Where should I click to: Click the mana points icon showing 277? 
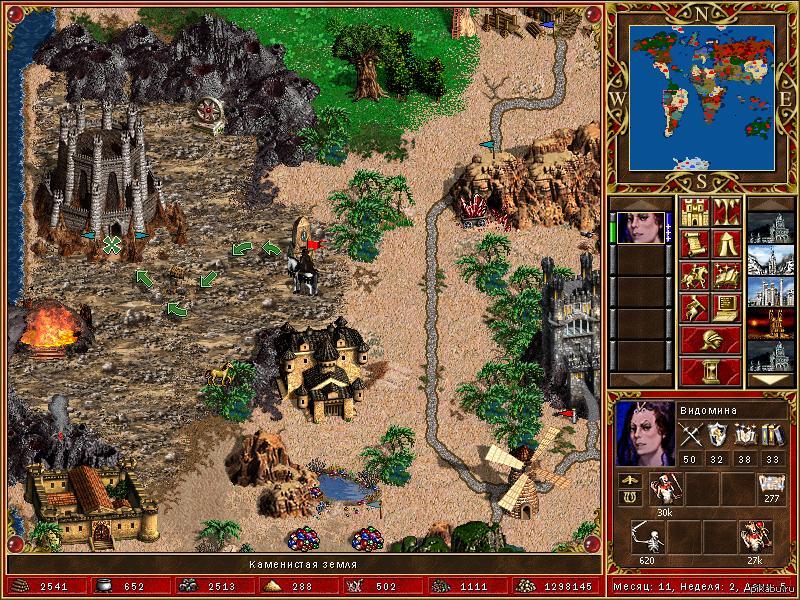(771, 486)
